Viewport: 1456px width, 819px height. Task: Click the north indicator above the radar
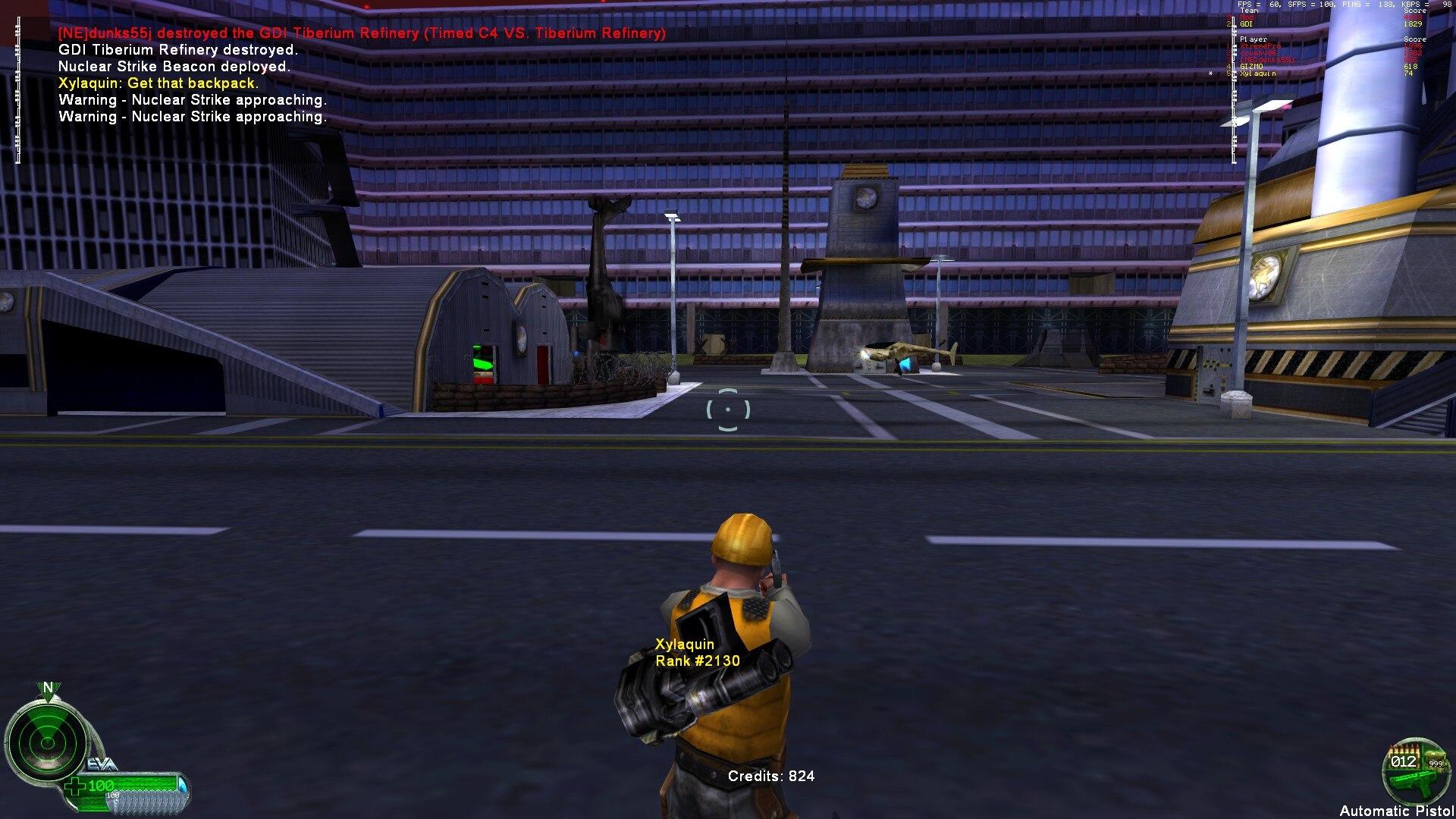point(47,687)
